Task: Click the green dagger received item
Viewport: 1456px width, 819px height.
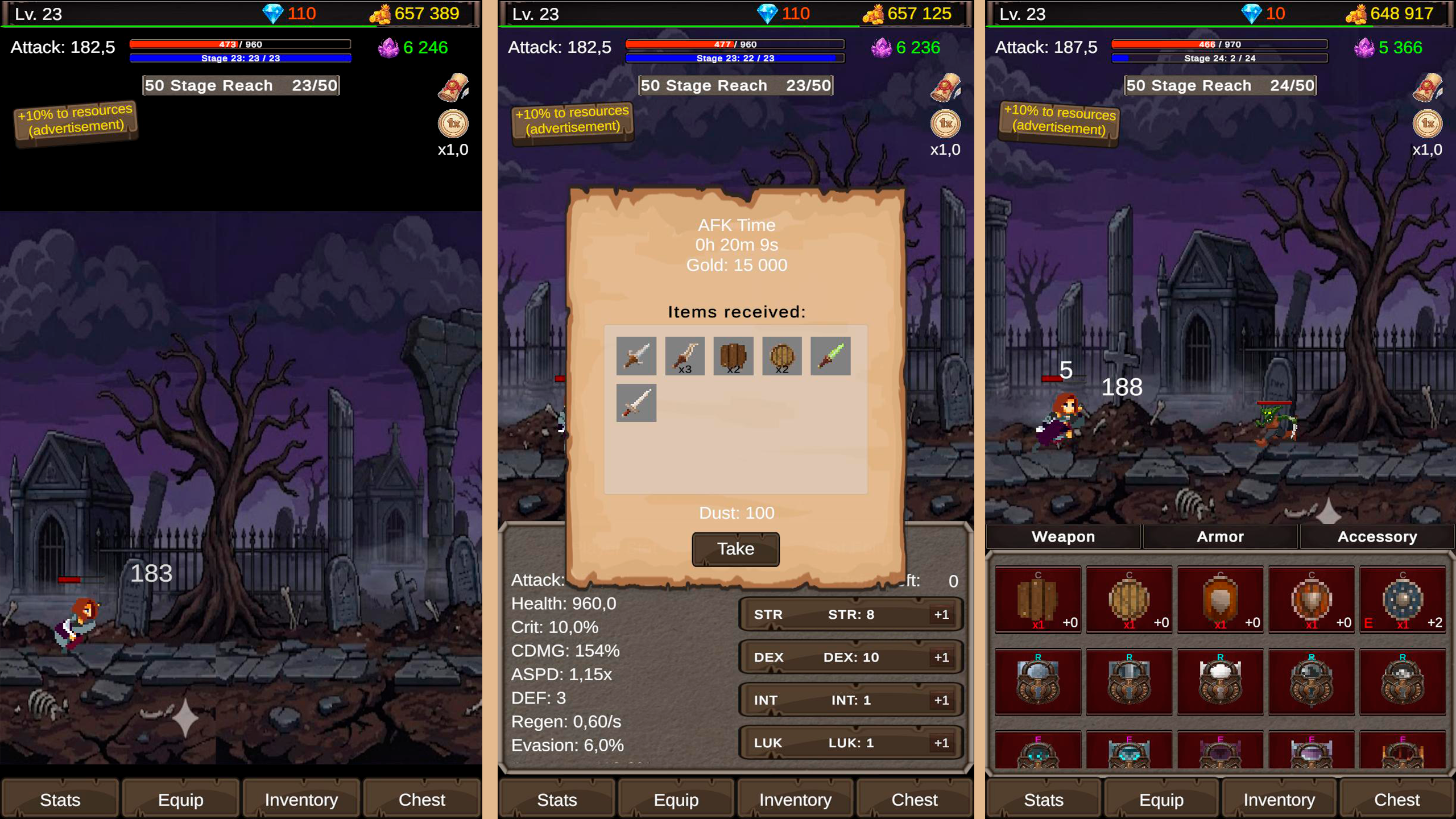Action: pyautogui.click(x=830, y=355)
